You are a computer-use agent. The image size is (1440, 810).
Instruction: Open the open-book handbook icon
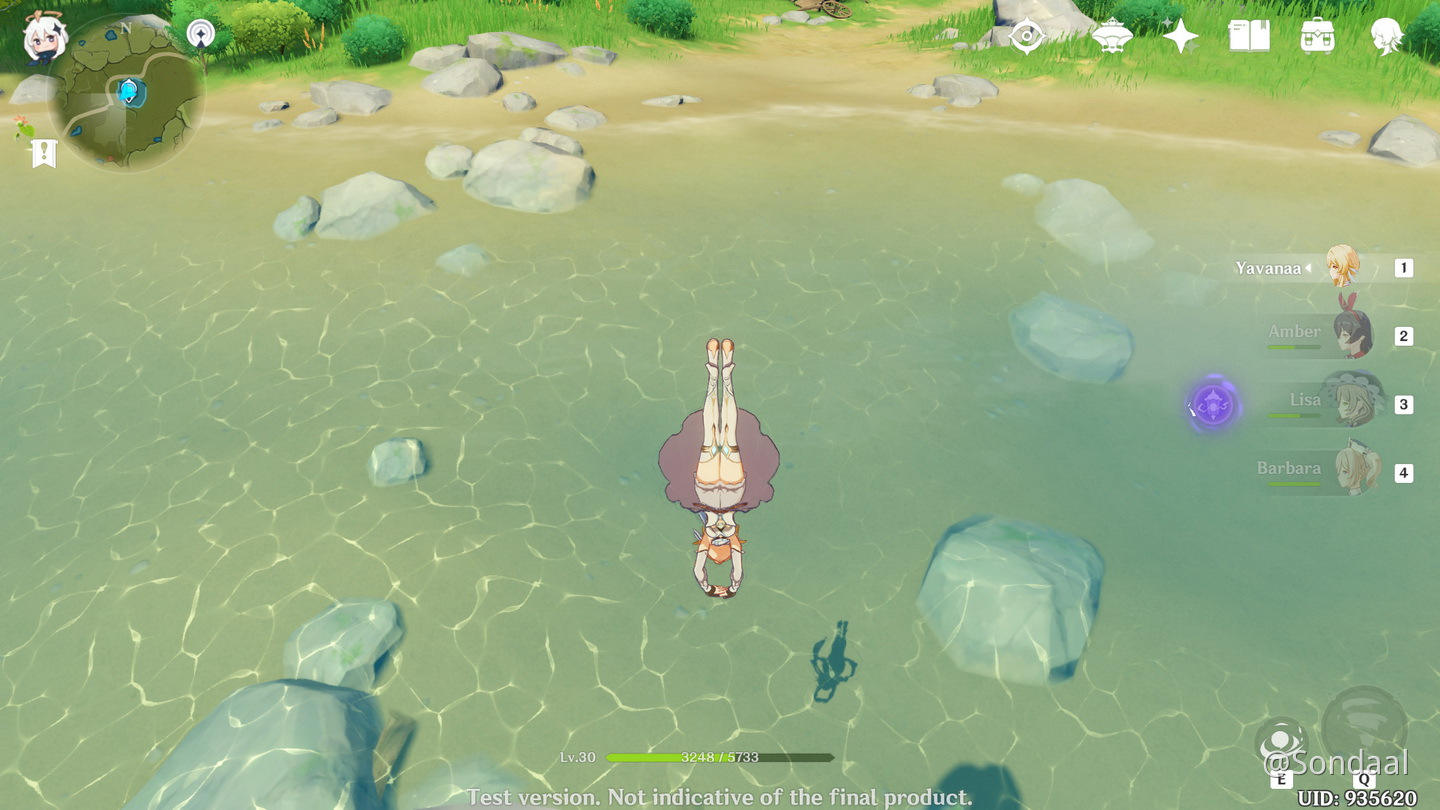[1249, 37]
